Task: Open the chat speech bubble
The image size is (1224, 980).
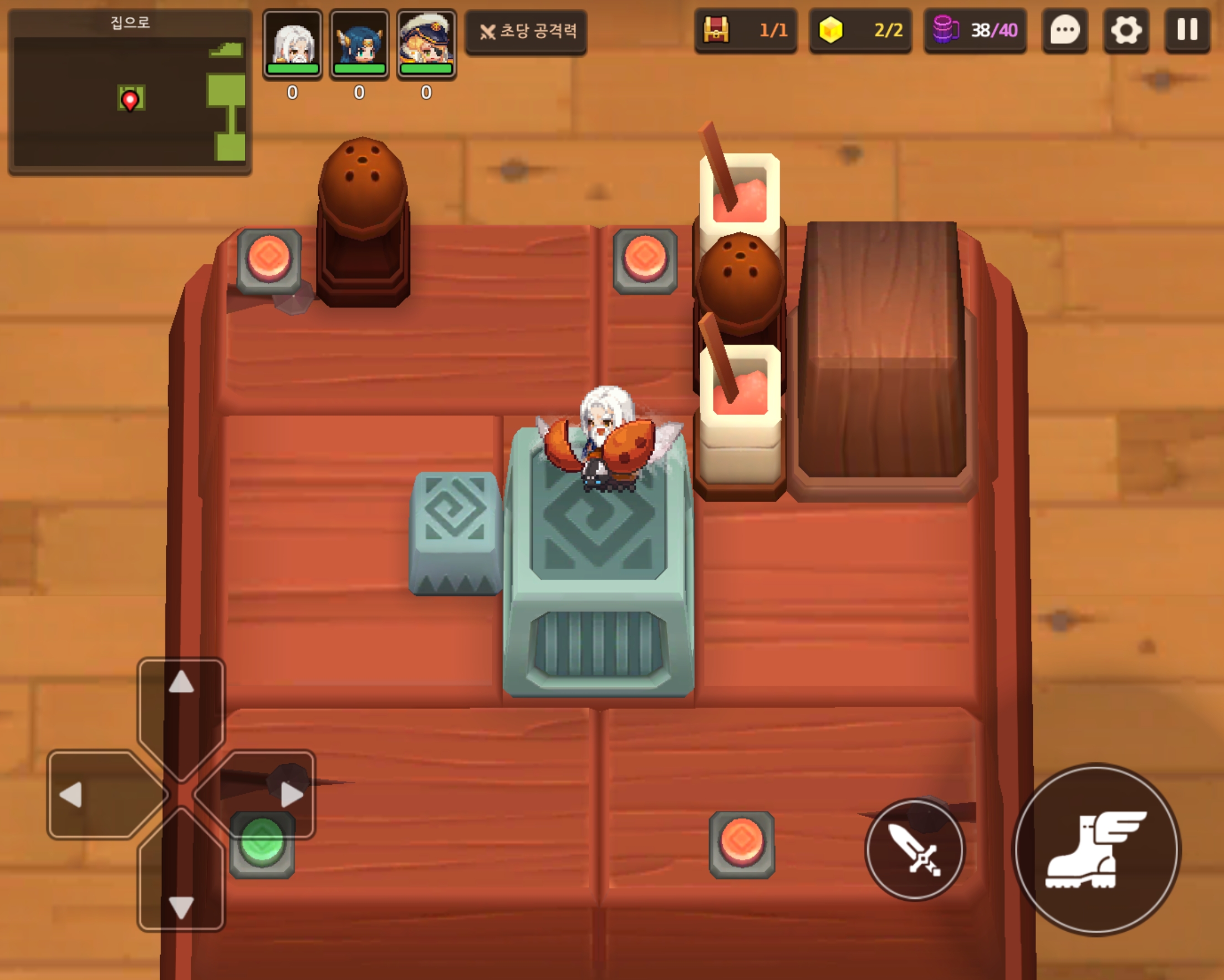Action: pos(1064,30)
